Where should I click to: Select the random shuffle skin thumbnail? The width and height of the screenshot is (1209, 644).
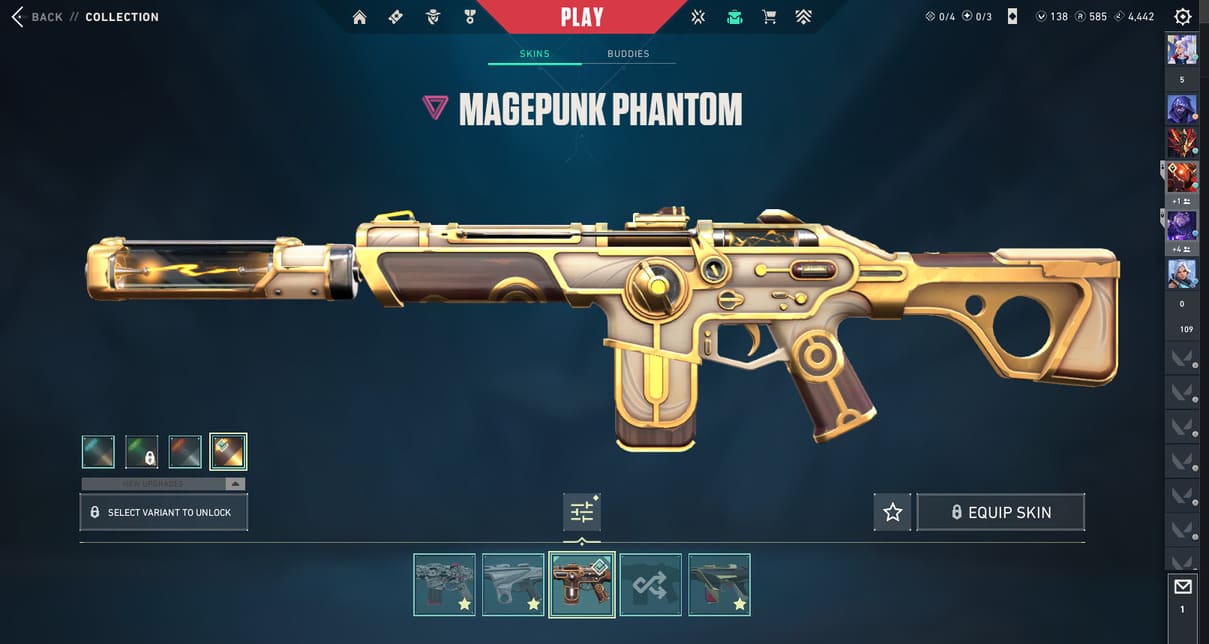650,585
